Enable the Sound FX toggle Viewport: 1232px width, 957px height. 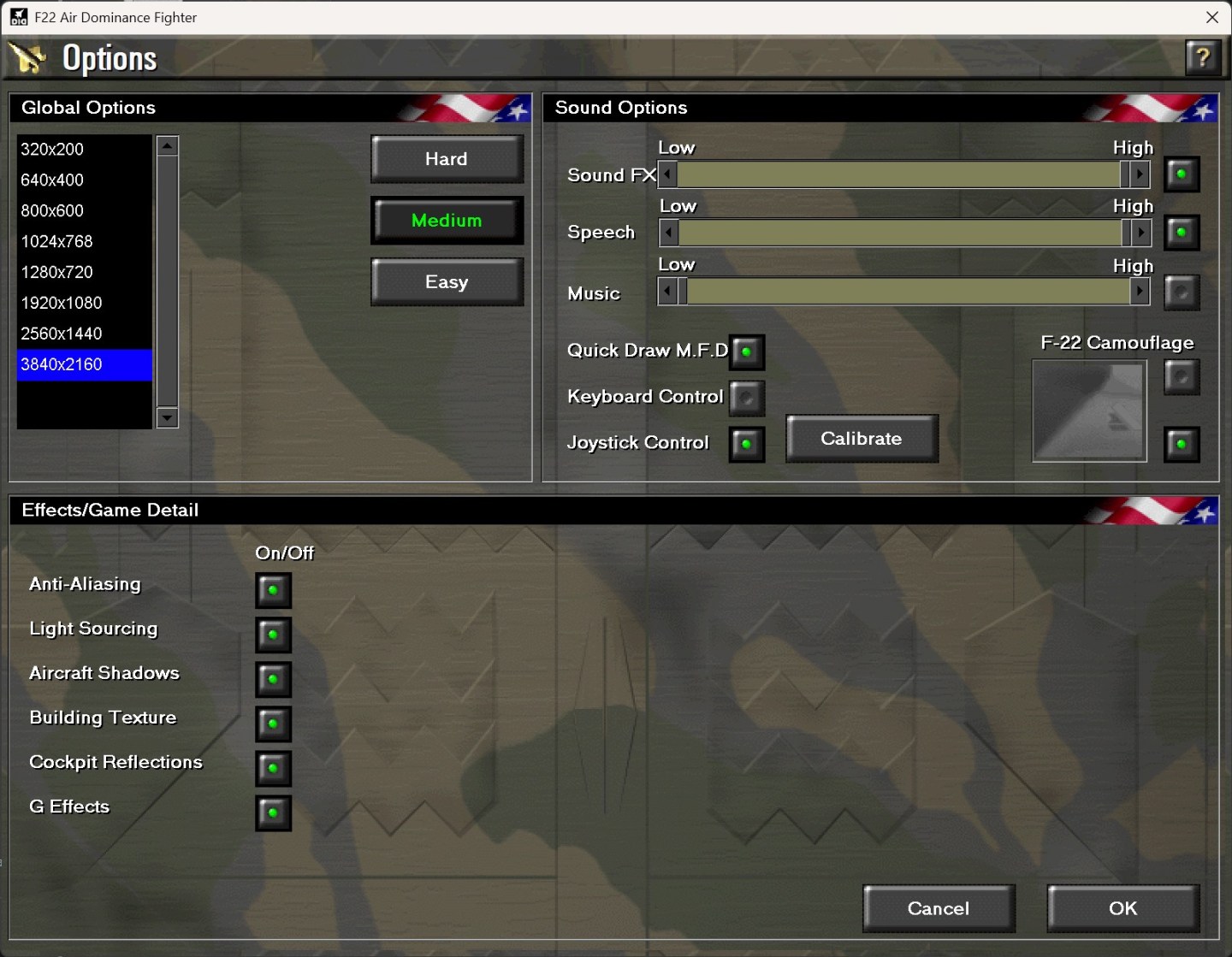(x=1182, y=174)
